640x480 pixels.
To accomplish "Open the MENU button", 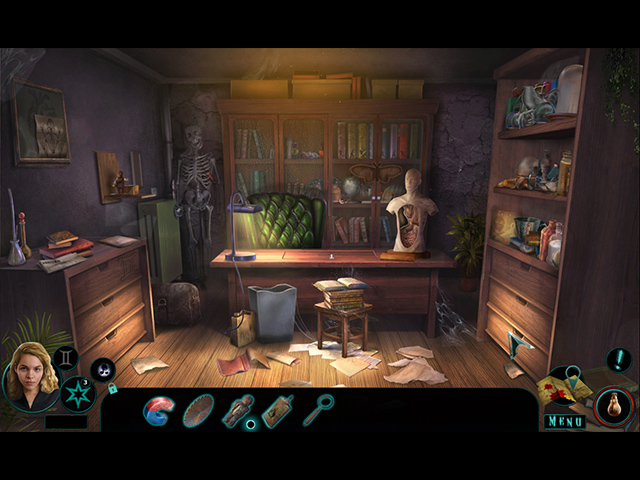I will pyautogui.click(x=566, y=422).
